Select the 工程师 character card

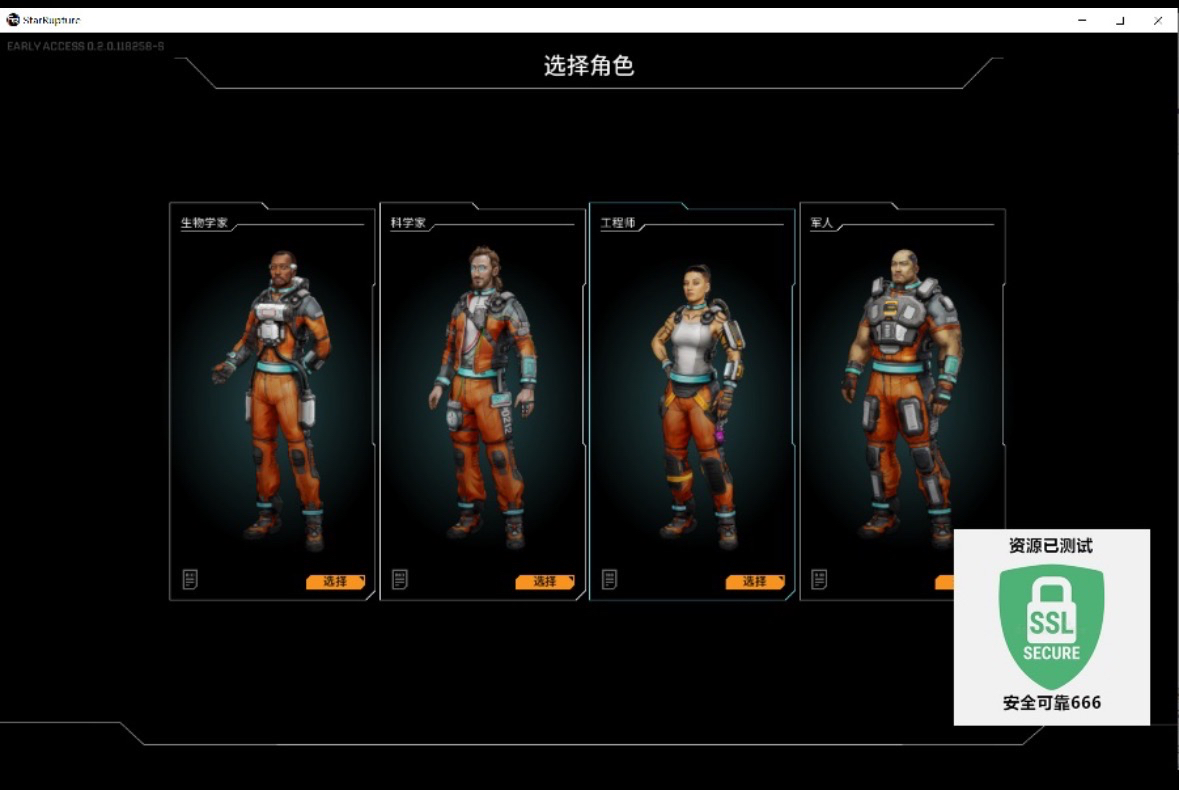pos(692,400)
